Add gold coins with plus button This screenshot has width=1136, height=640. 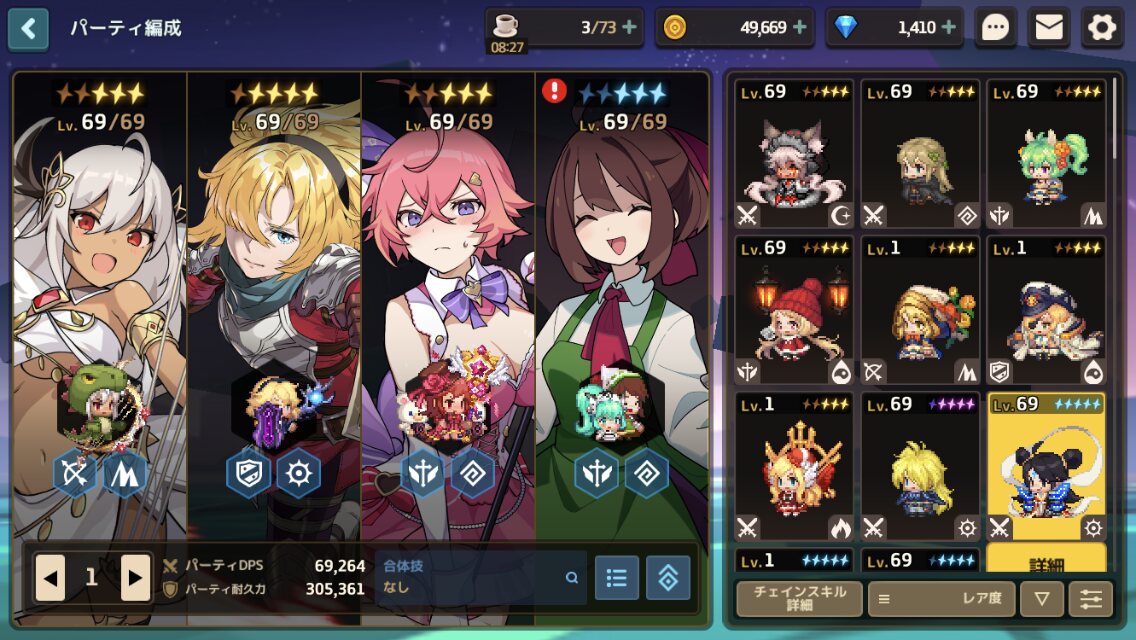pos(800,28)
